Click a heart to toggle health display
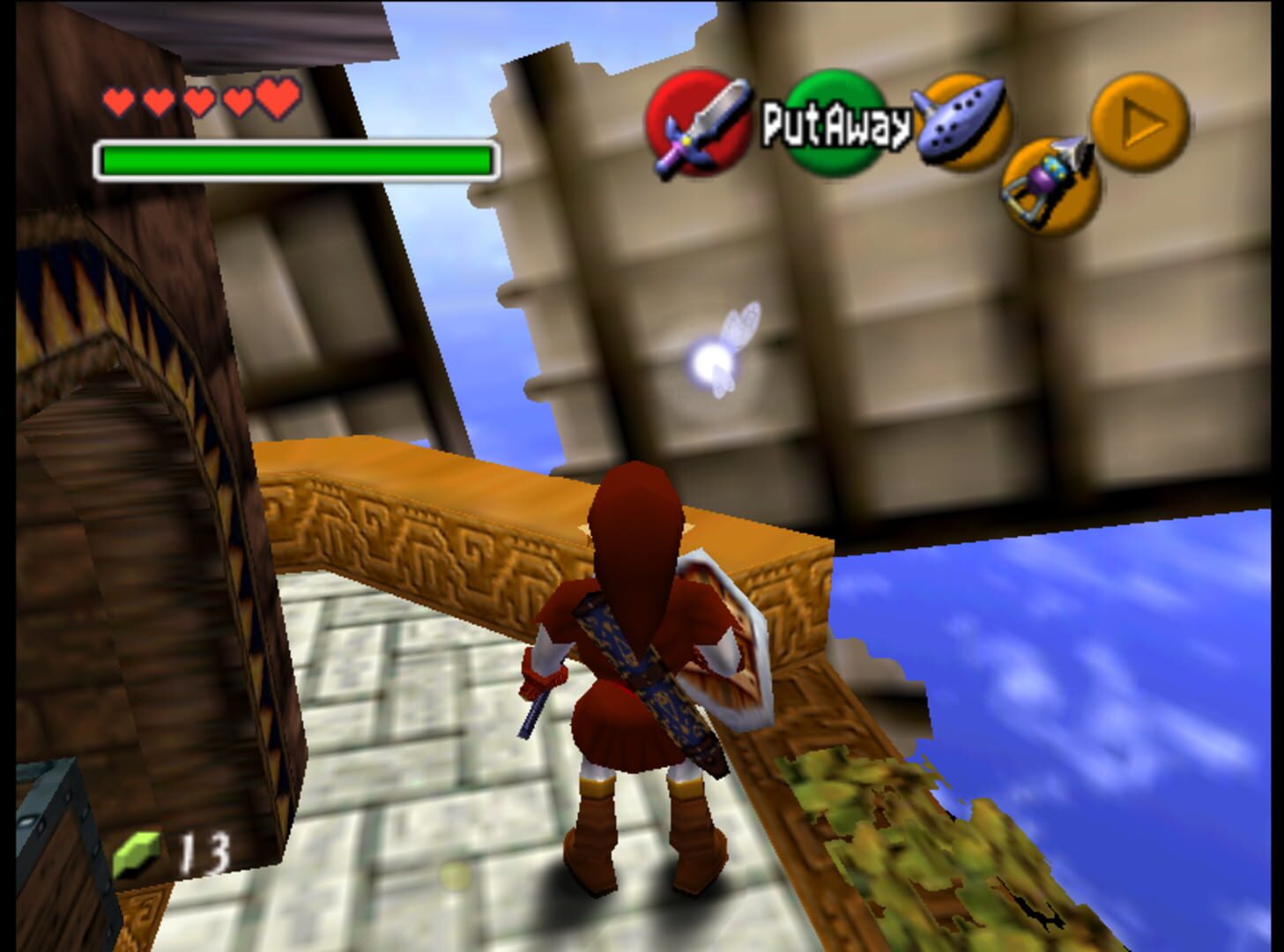Viewport: 1284px width, 952px height. click(x=198, y=99)
